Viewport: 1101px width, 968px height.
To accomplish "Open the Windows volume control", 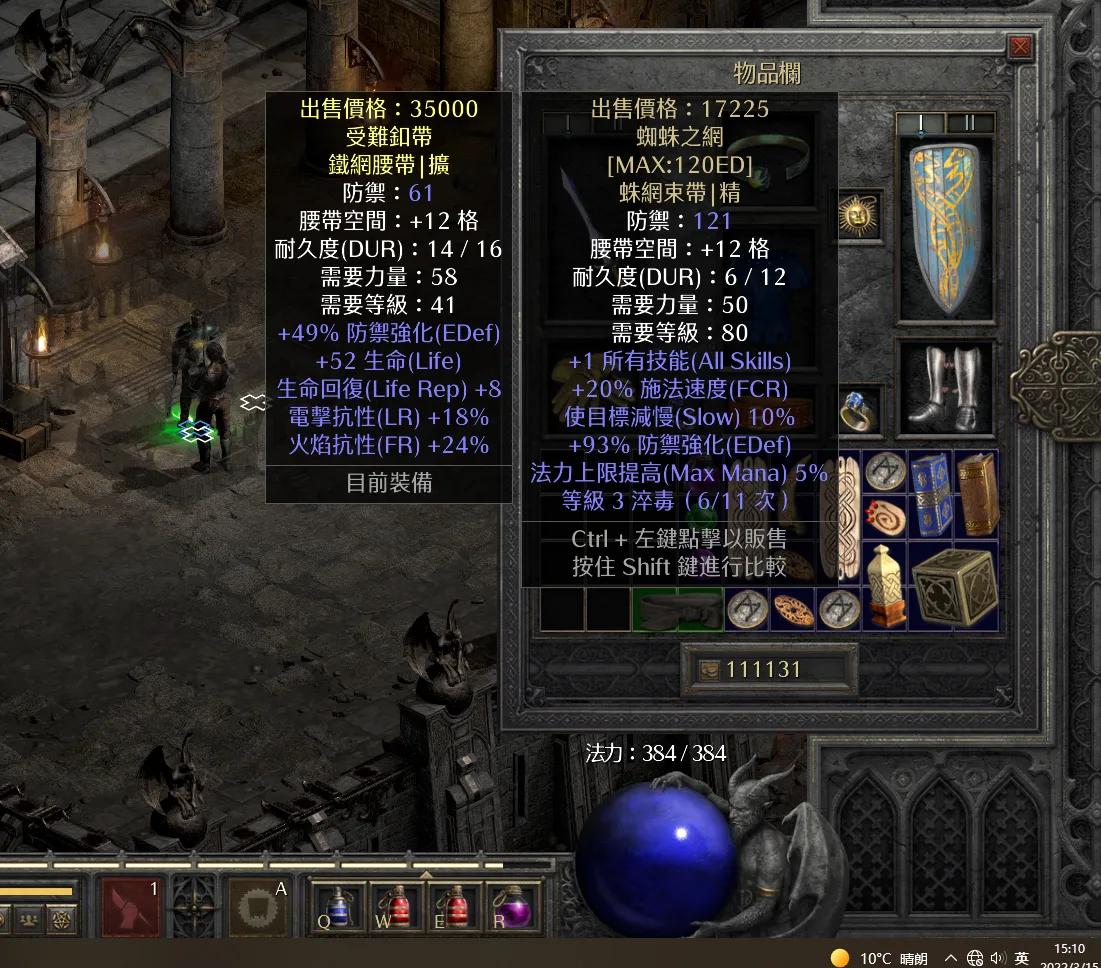I will [x=996, y=958].
